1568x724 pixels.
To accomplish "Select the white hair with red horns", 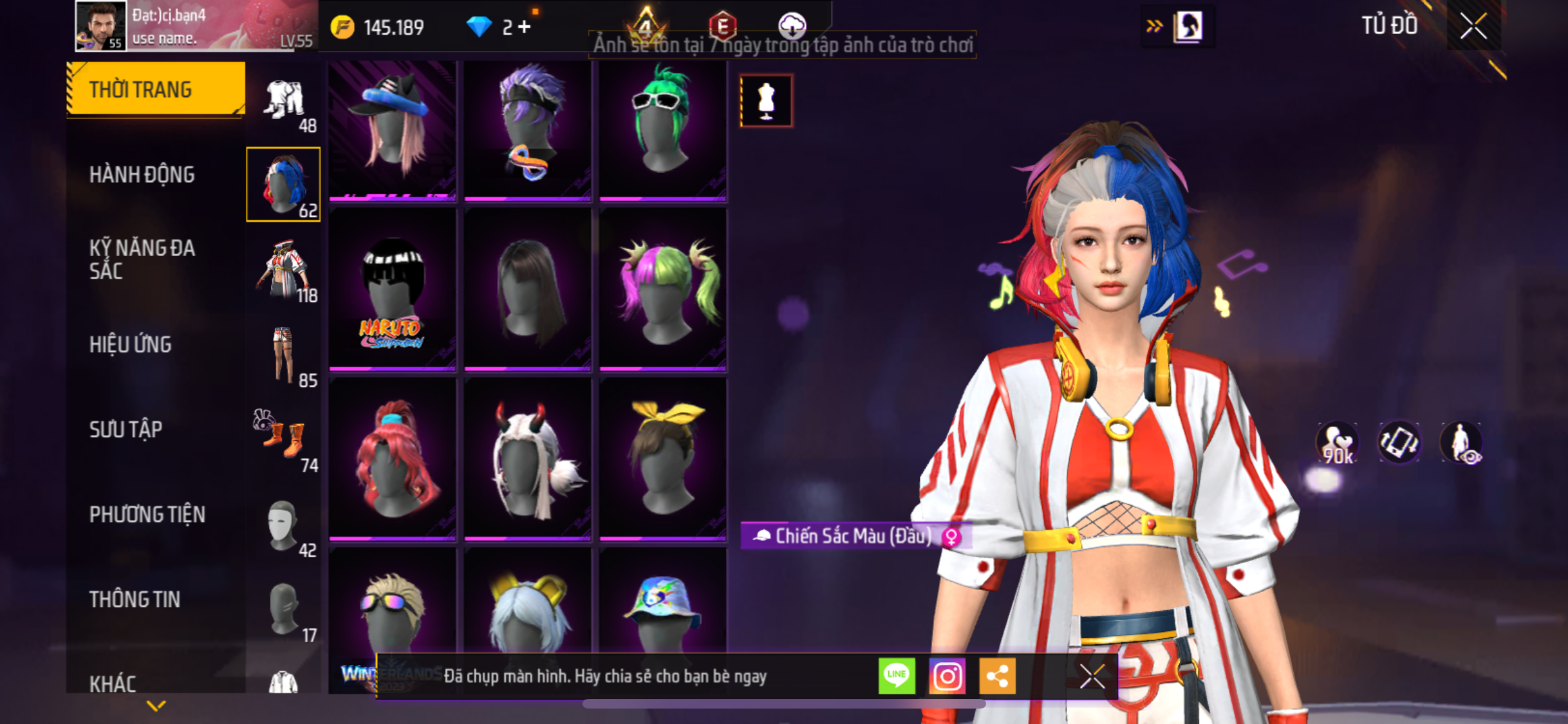I will 527,459.
